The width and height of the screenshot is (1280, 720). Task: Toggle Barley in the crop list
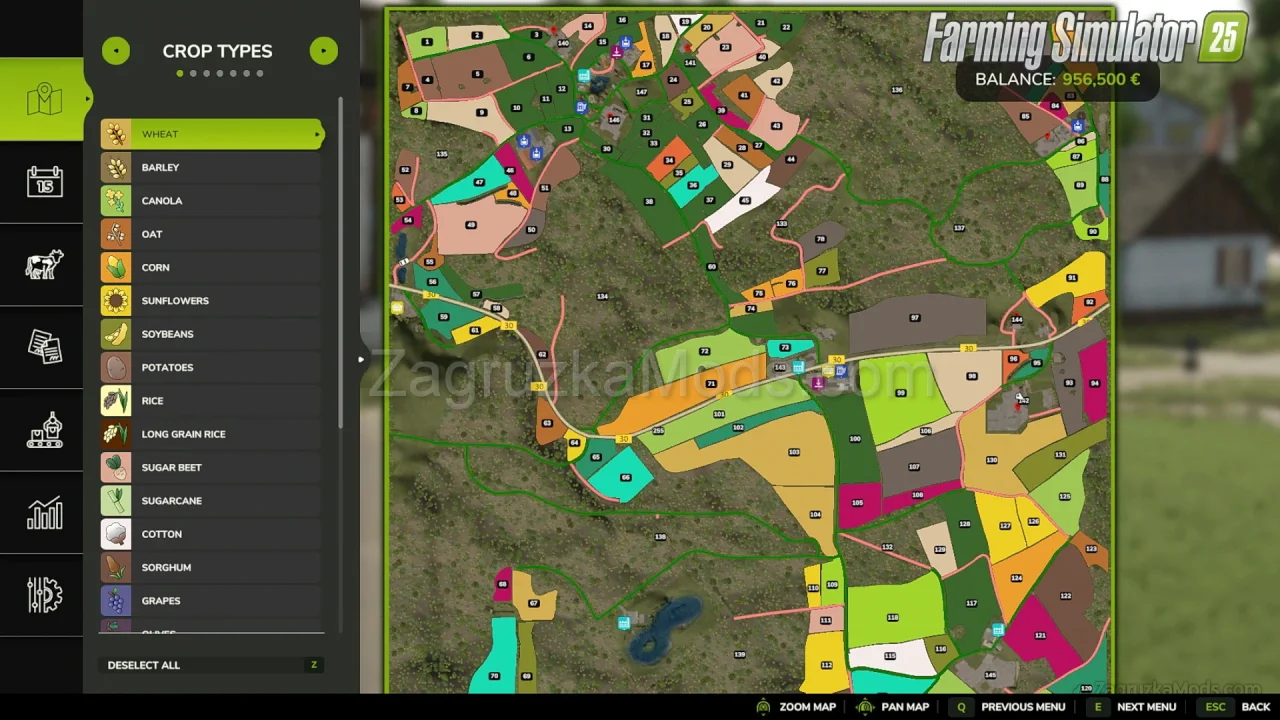click(x=211, y=167)
